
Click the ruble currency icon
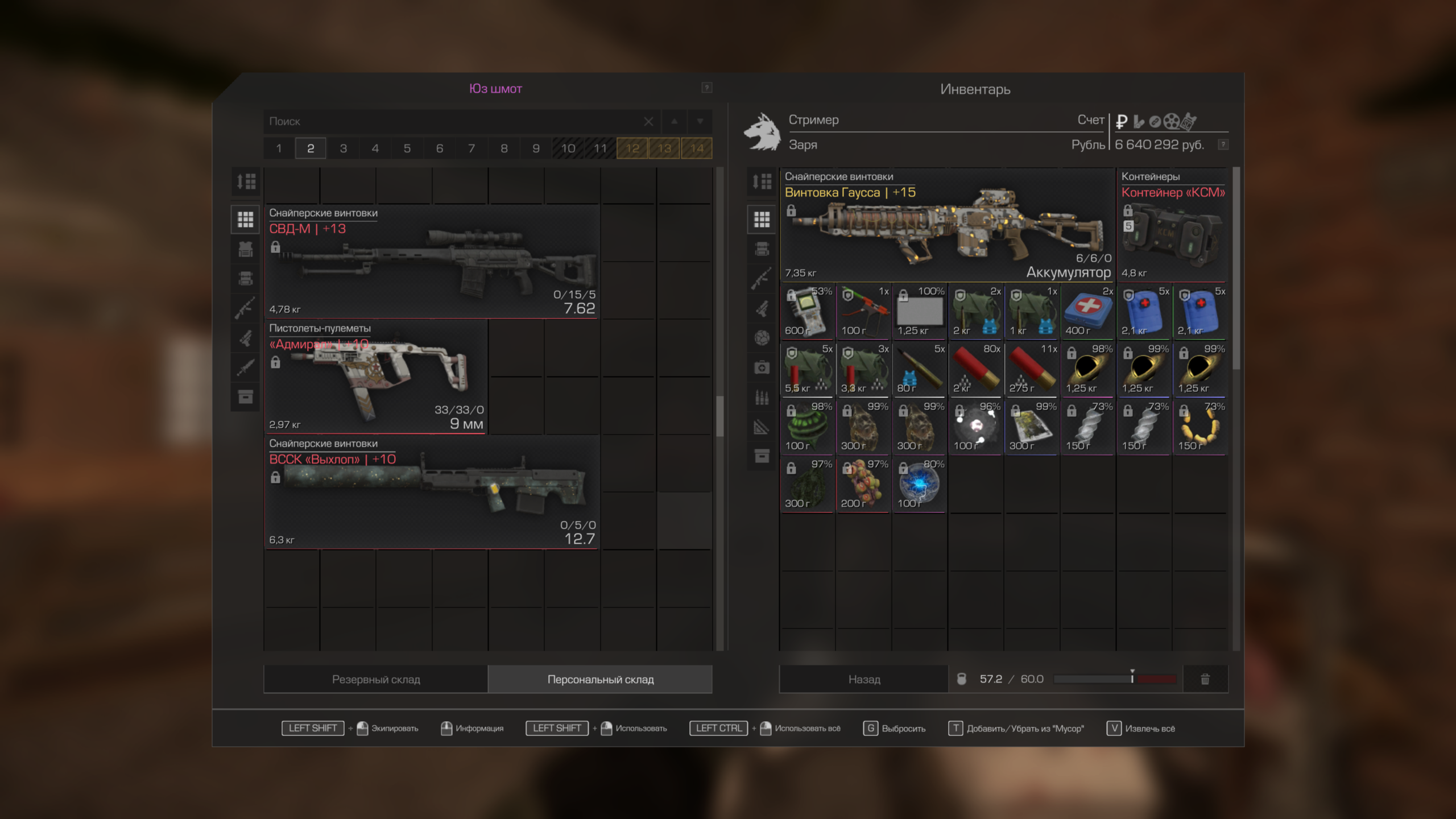[1122, 121]
